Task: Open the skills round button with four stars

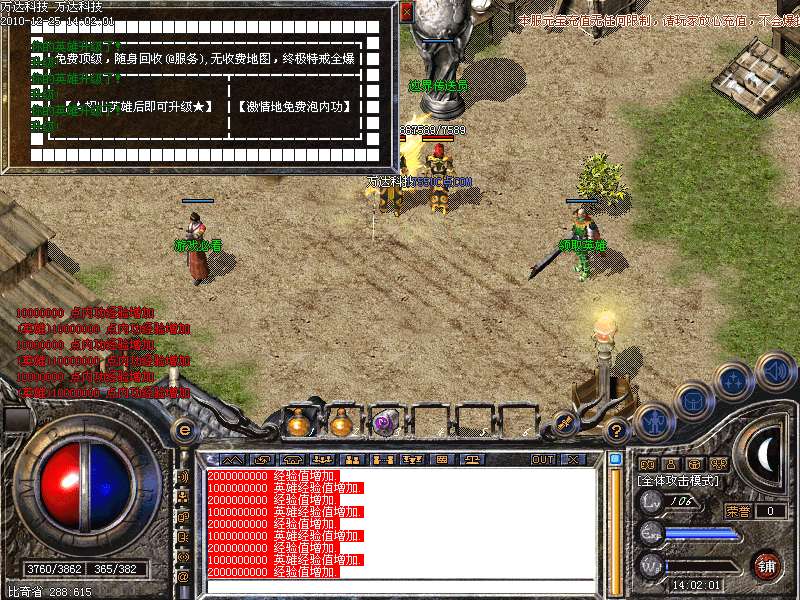Action: 734,380
